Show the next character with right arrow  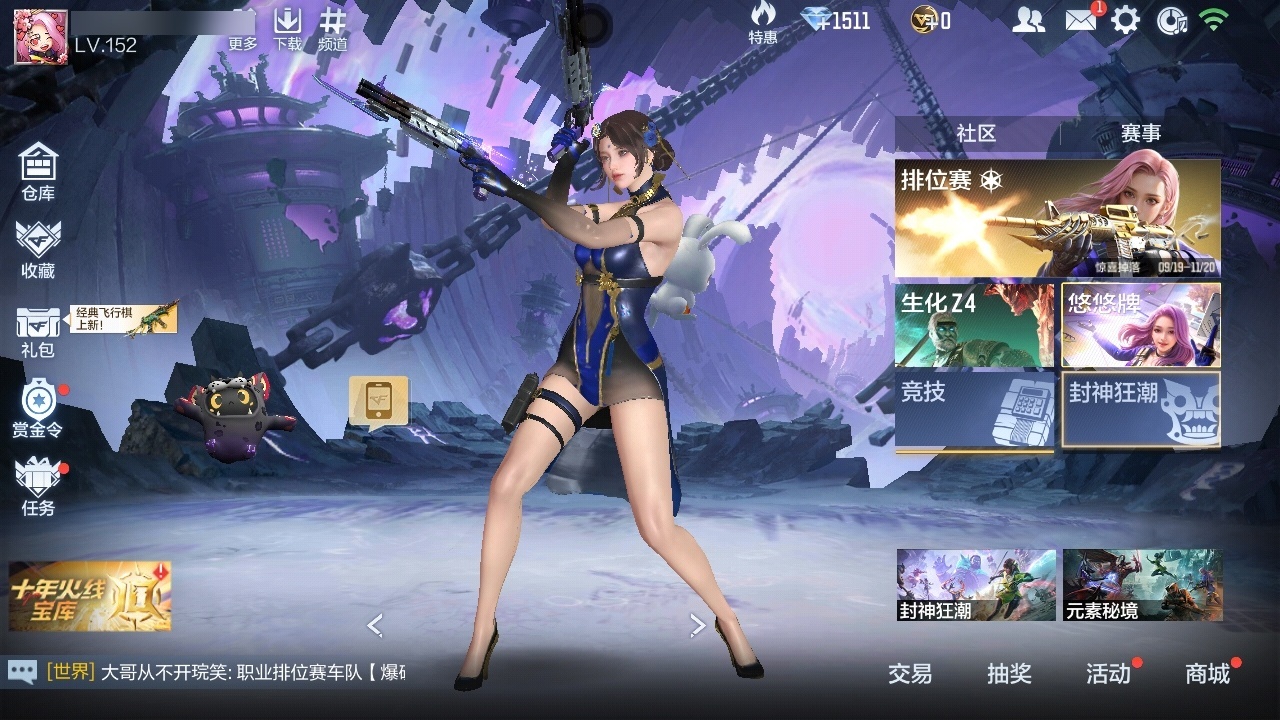pos(698,626)
